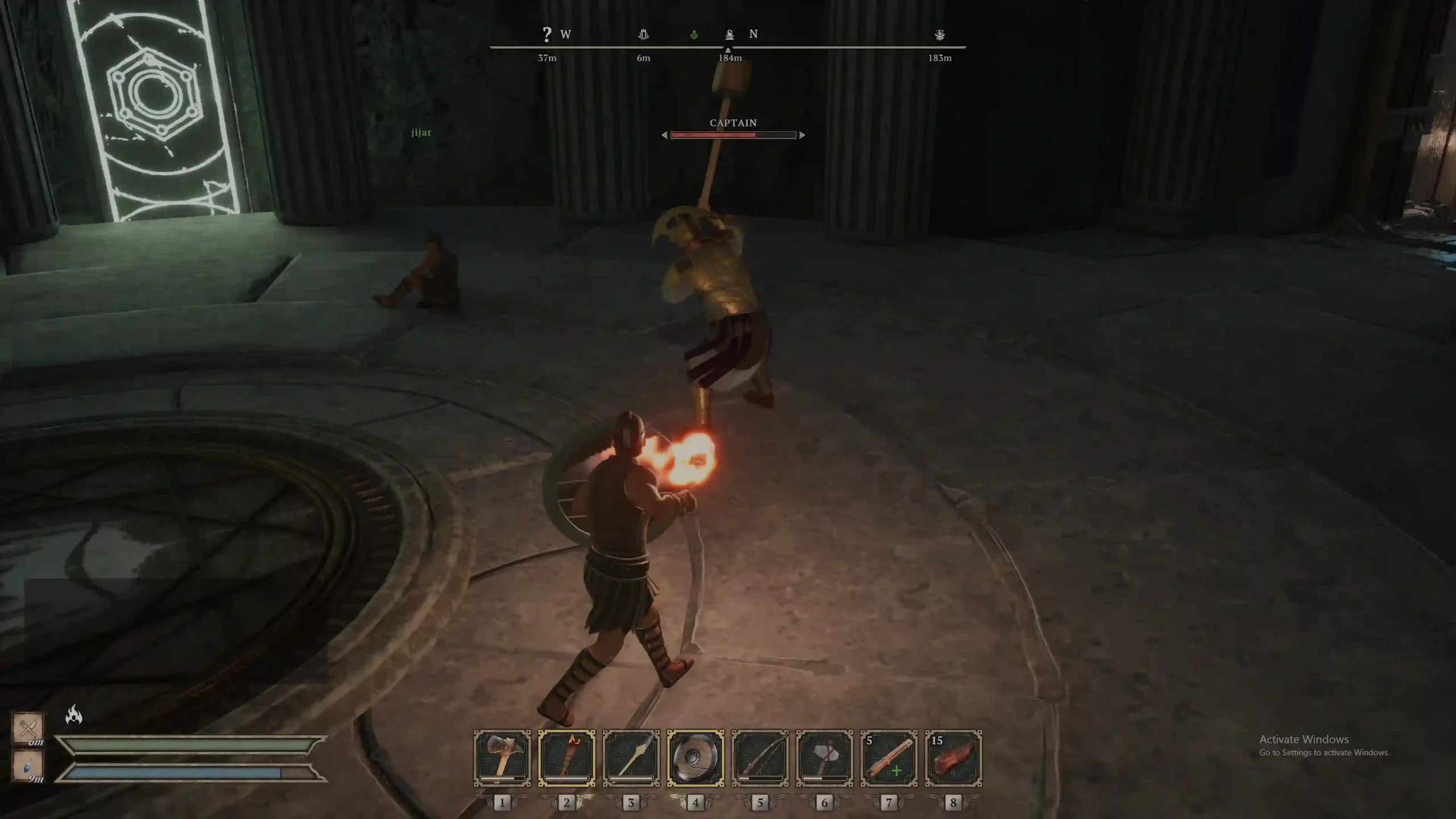
Task: Select the compass marker labeled 183m
Action: [x=940, y=35]
